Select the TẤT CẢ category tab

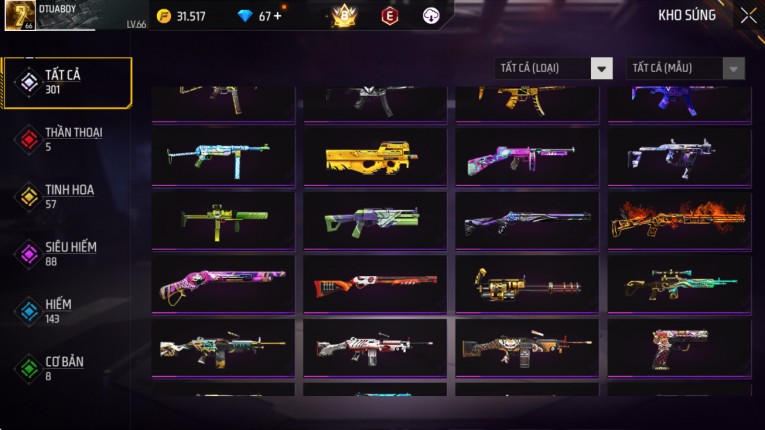tap(67, 81)
